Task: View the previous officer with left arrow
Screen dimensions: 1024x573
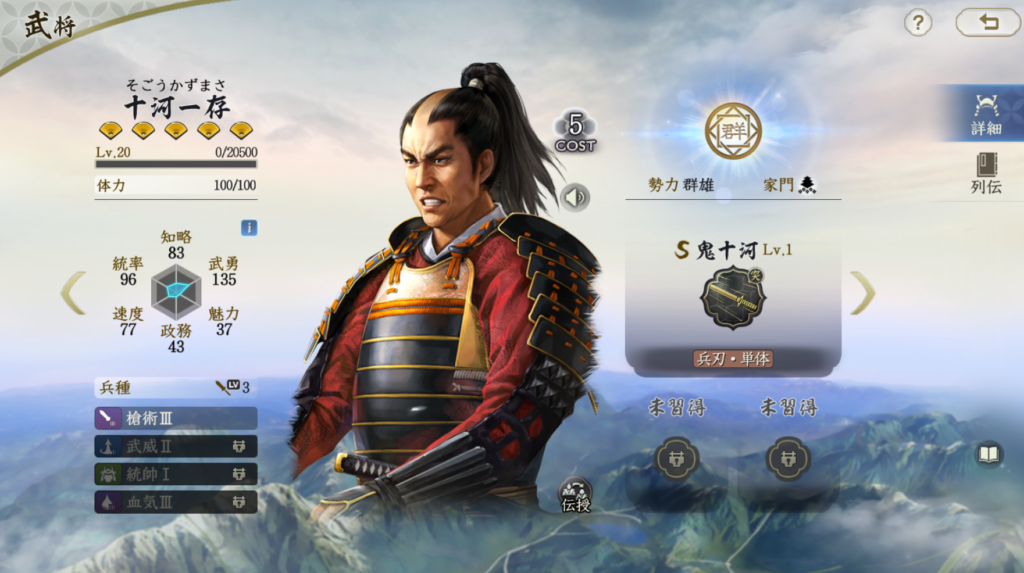Action: pos(73,292)
